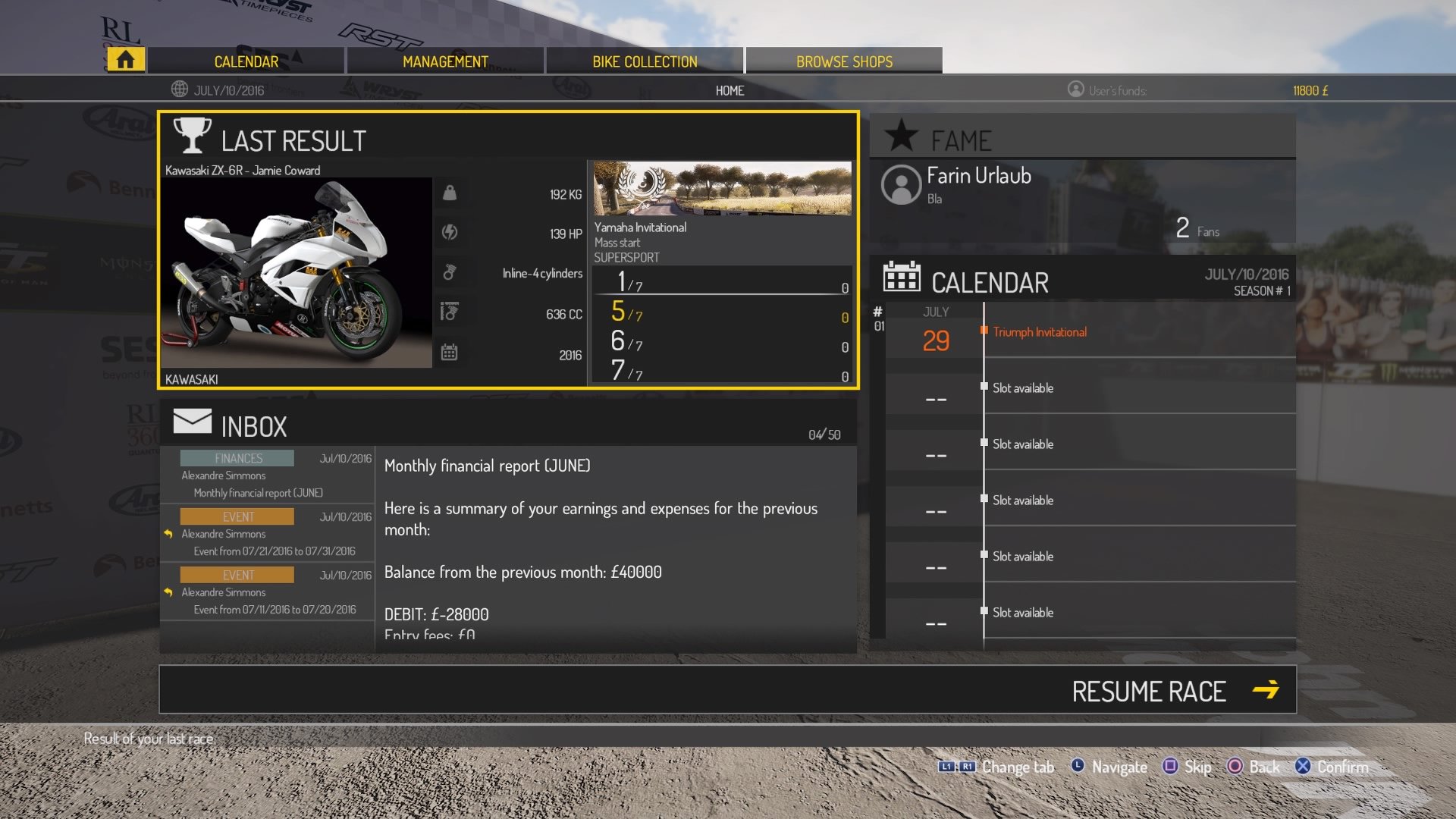Open the event message for 07/11/2016 to 07/20/2016
The width and height of the screenshot is (1456, 819).
click(x=267, y=592)
